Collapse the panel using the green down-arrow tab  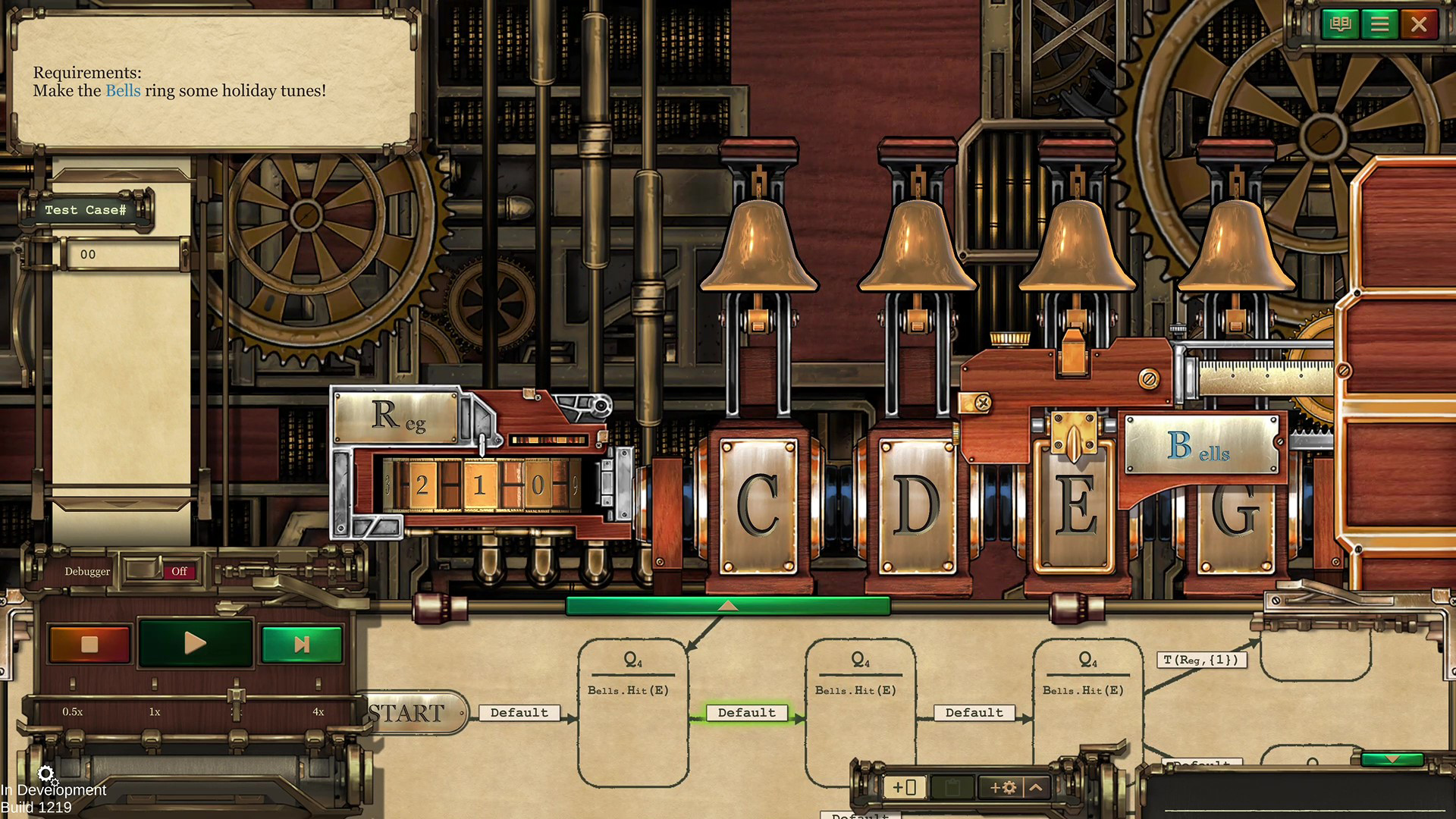1392,759
